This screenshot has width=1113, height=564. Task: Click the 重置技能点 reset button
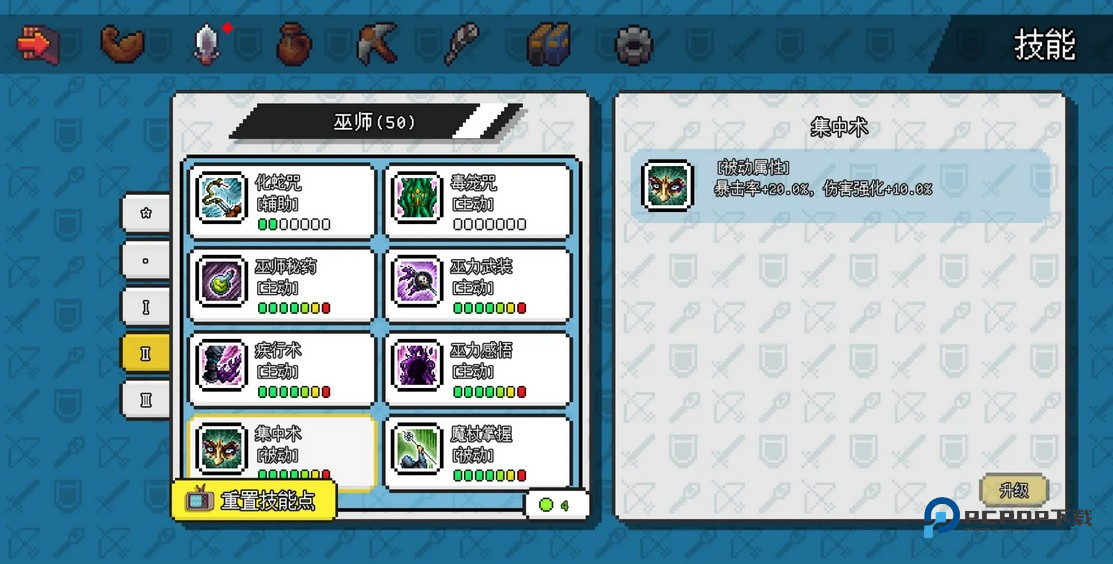254,501
